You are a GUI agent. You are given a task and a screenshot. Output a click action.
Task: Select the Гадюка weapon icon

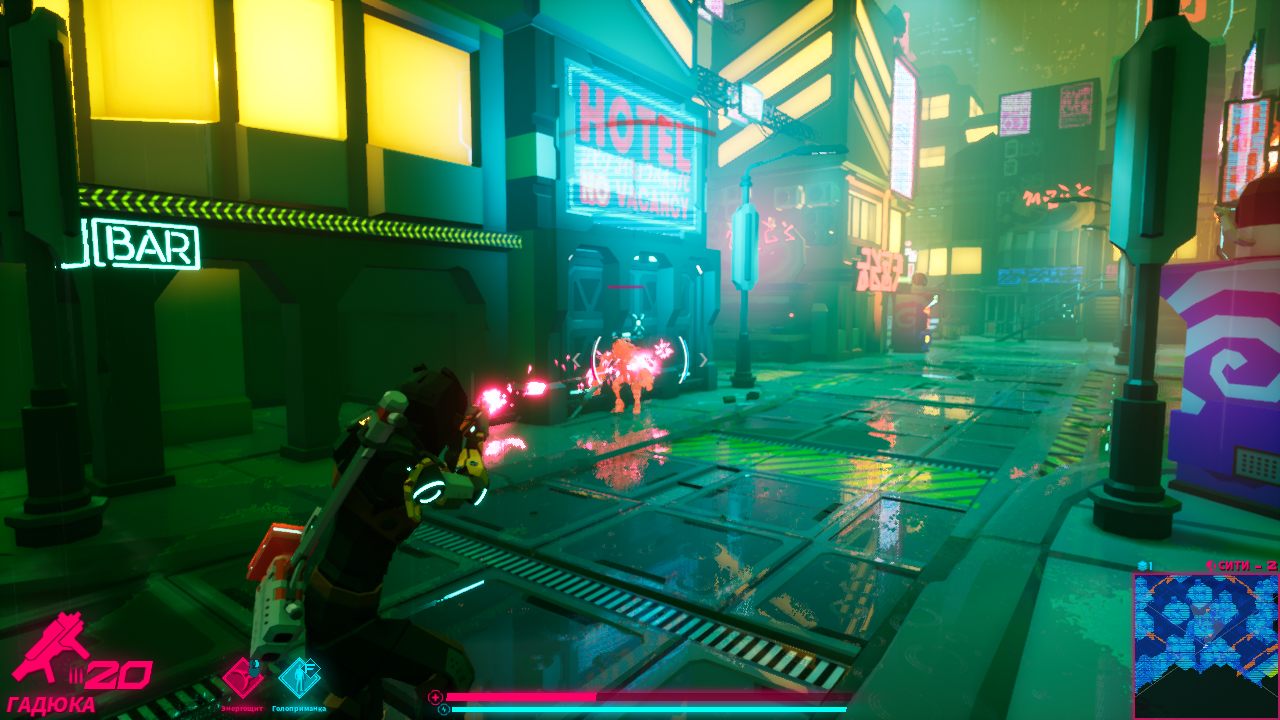coord(50,647)
